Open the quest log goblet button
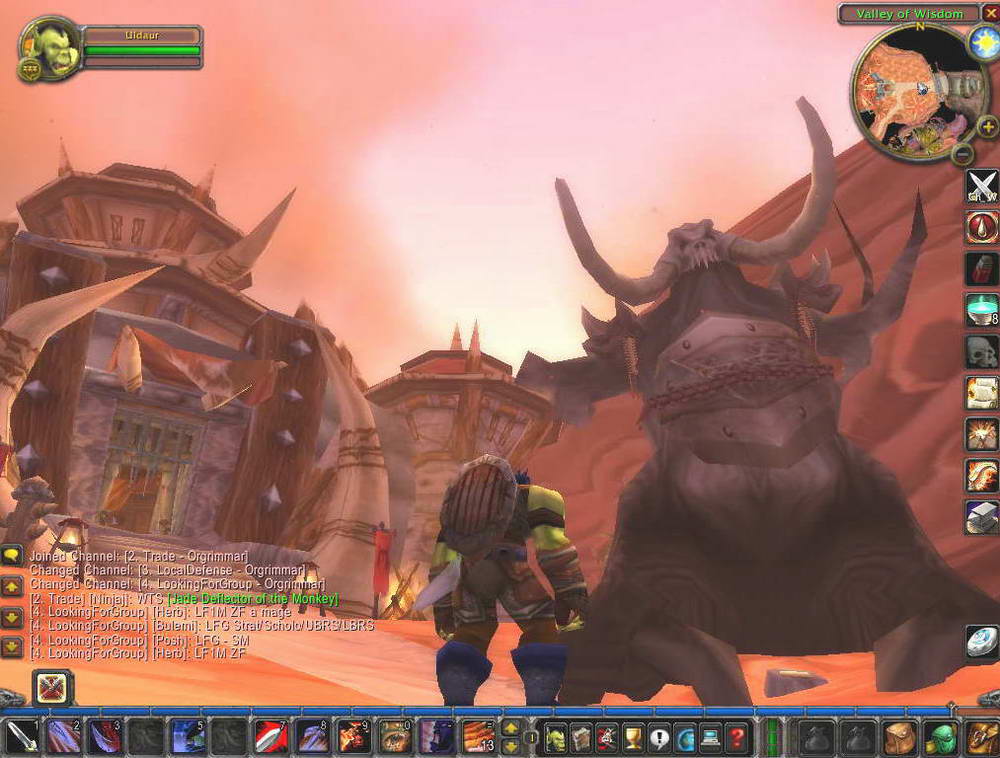This screenshot has width=1000, height=758. pyautogui.click(x=632, y=738)
